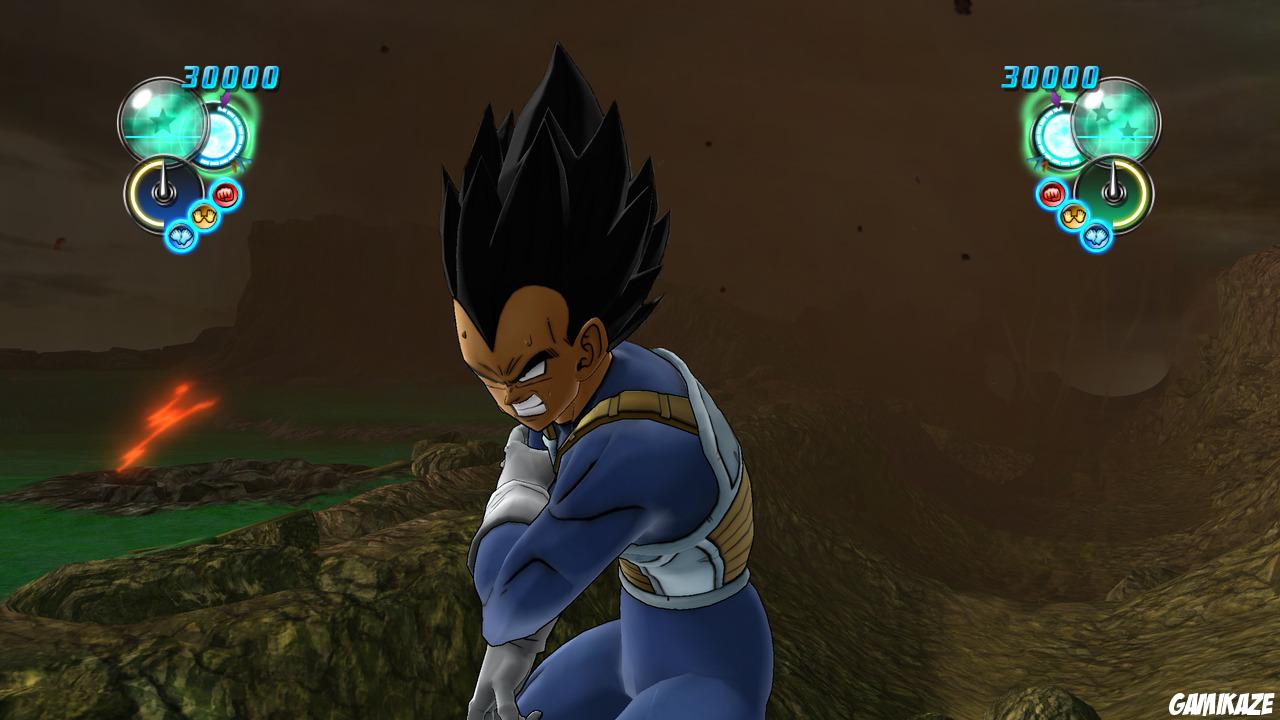1280x720 pixels.
Task: Open the purple arrow indicator on right HUD
Action: (1055, 98)
